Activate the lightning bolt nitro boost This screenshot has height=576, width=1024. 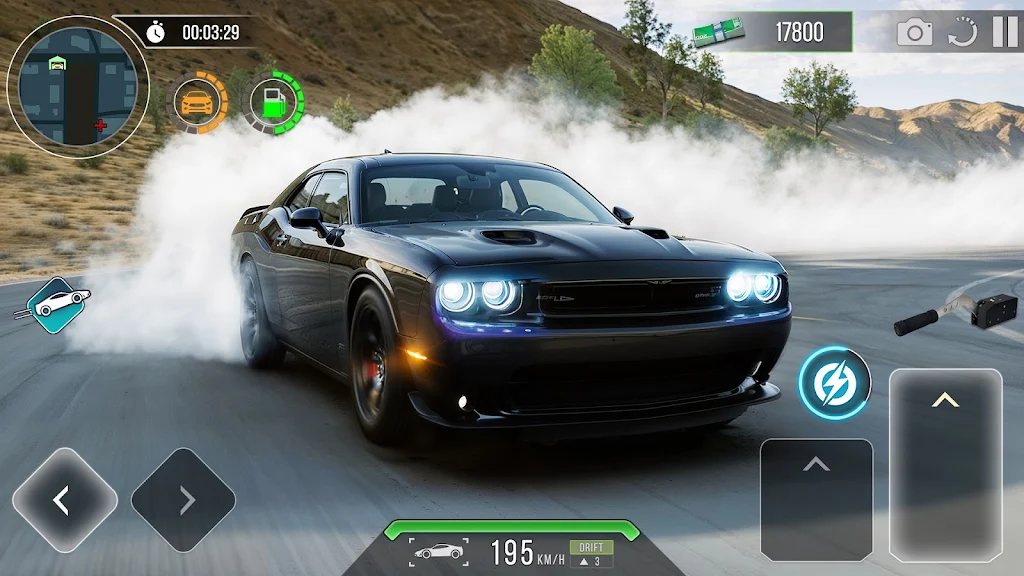[x=834, y=383]
